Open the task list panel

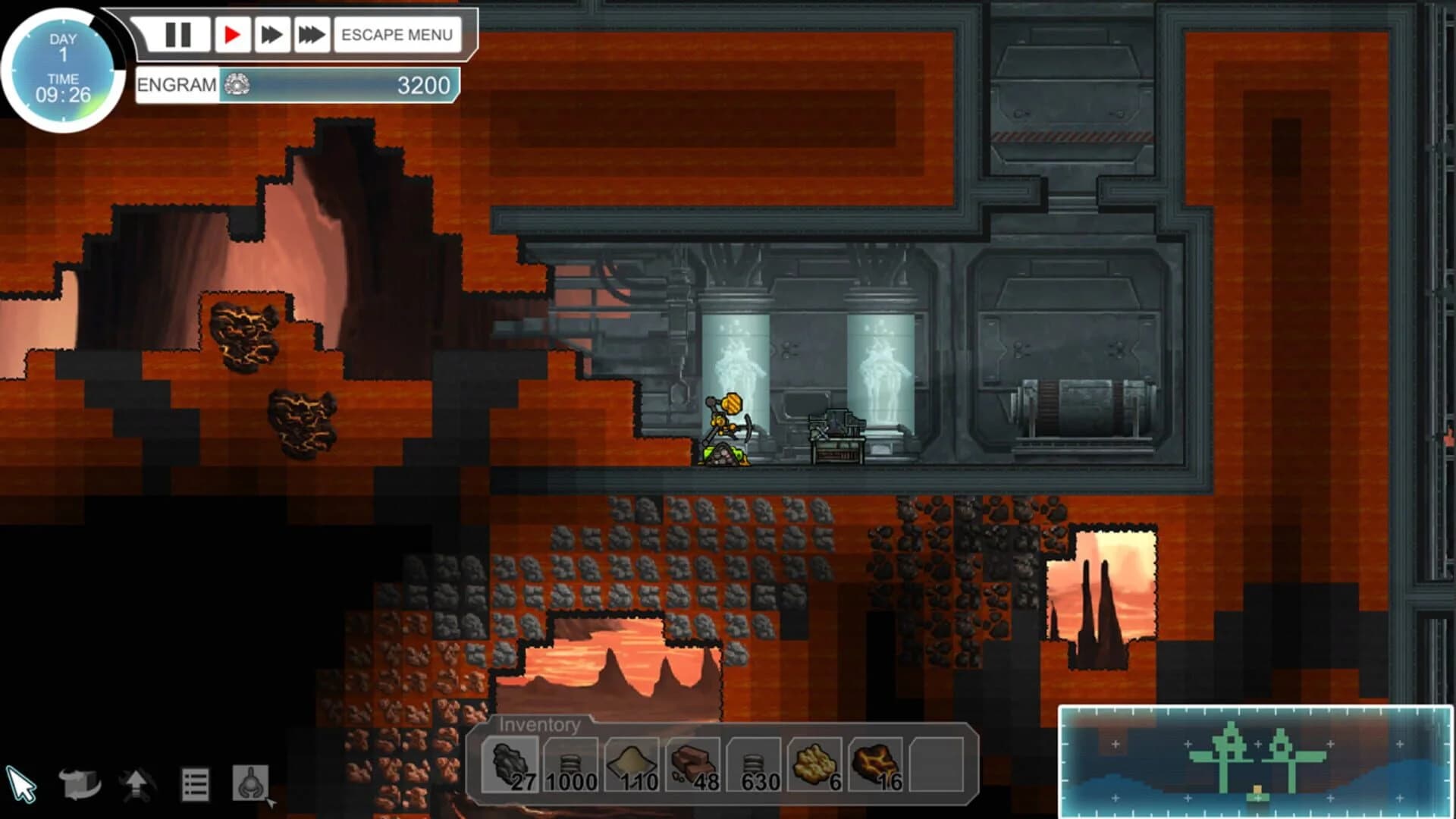point(196,784)
